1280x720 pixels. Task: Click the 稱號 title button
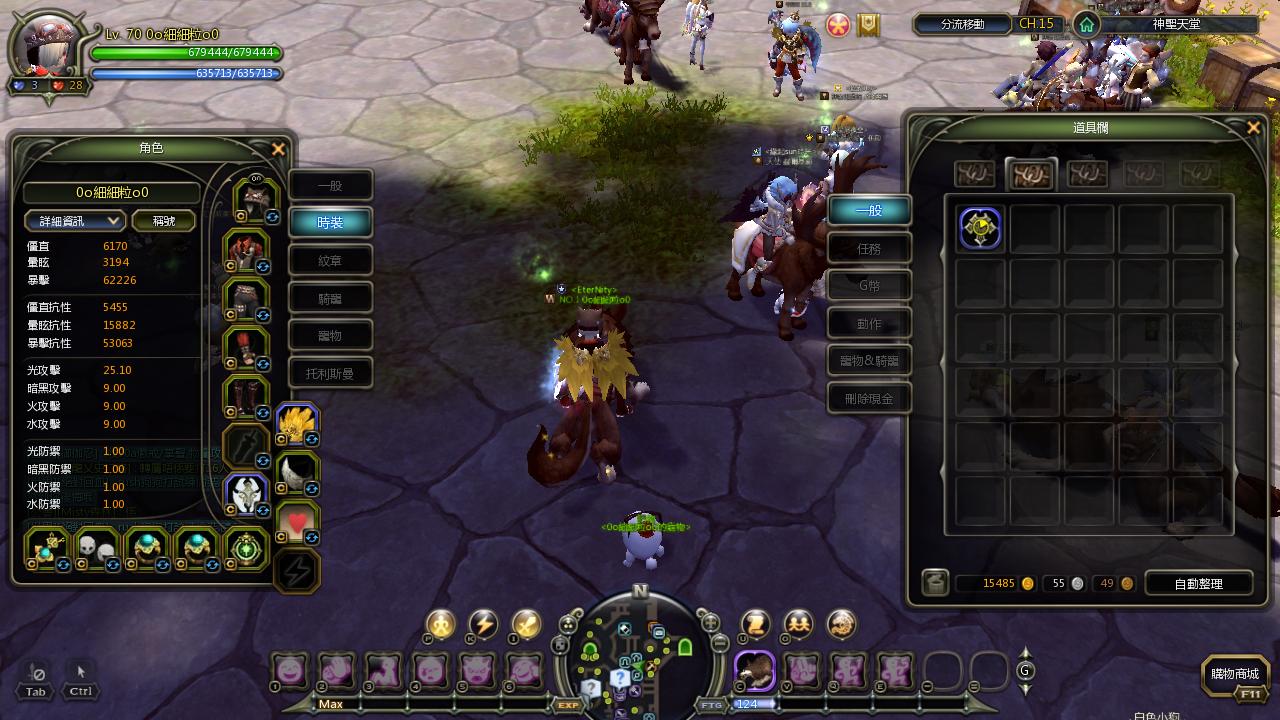(164, 221)
